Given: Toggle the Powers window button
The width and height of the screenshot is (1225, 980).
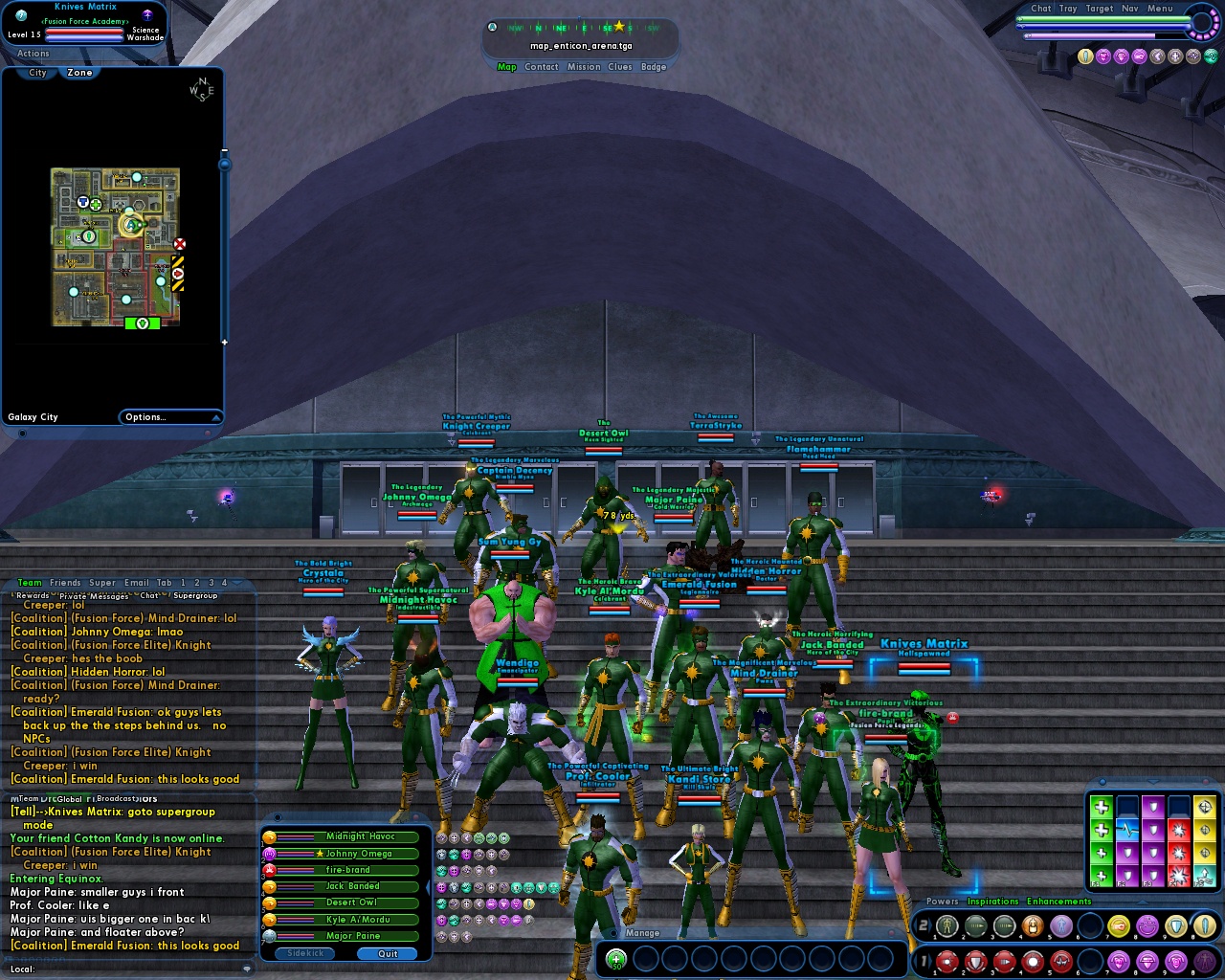Looking at the screenshot, I should tap(942, 902).
